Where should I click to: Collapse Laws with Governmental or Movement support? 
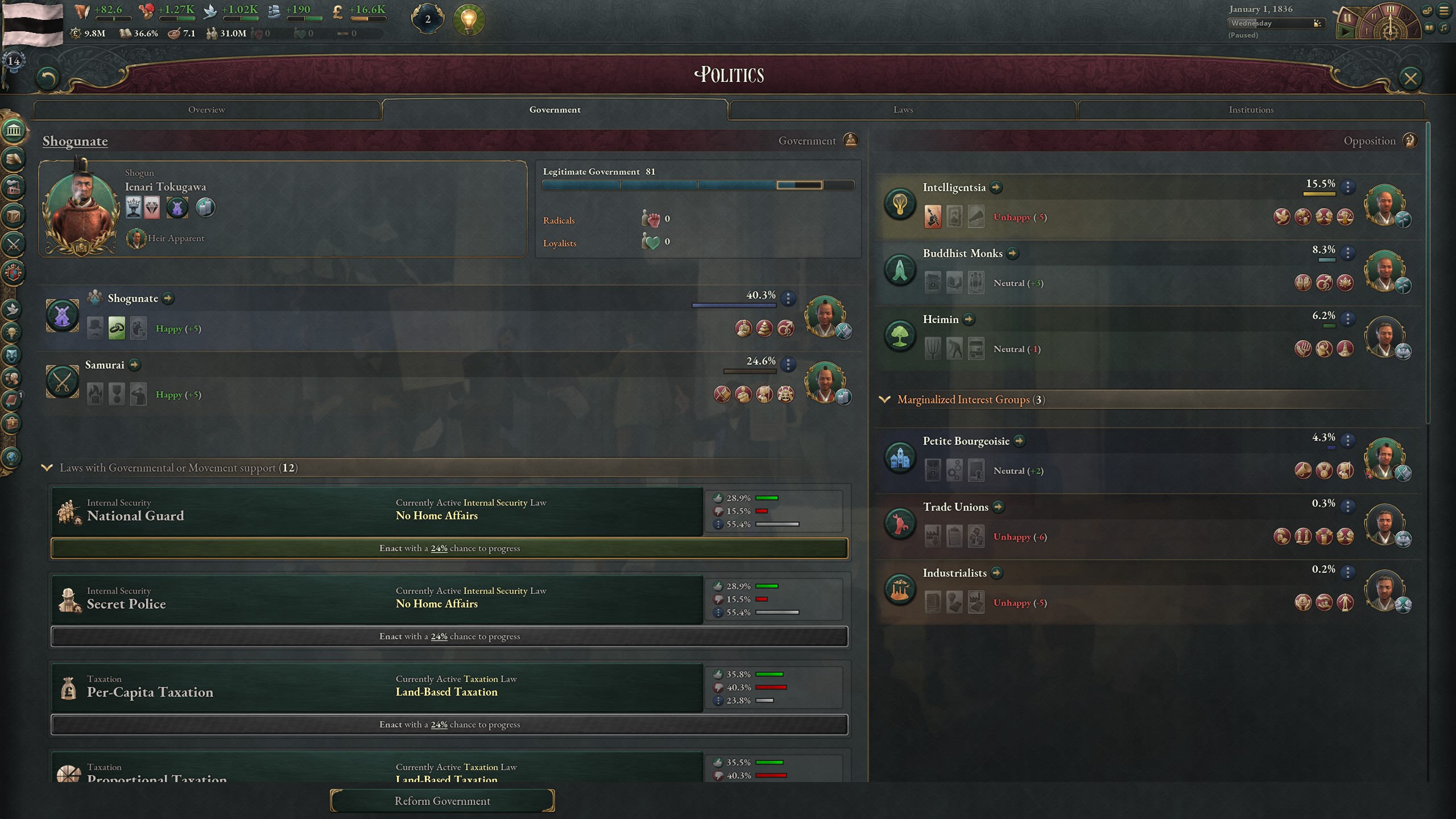click(47, 468)
